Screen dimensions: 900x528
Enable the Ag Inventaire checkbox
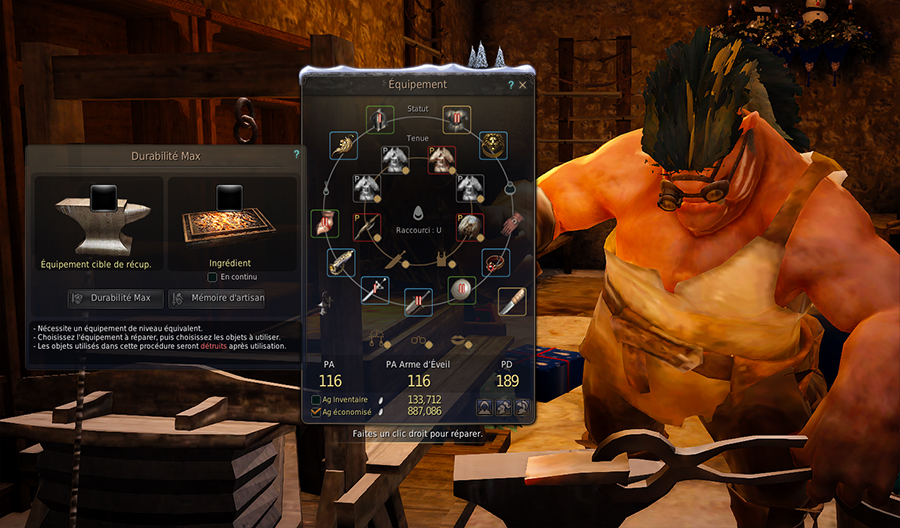316,400
